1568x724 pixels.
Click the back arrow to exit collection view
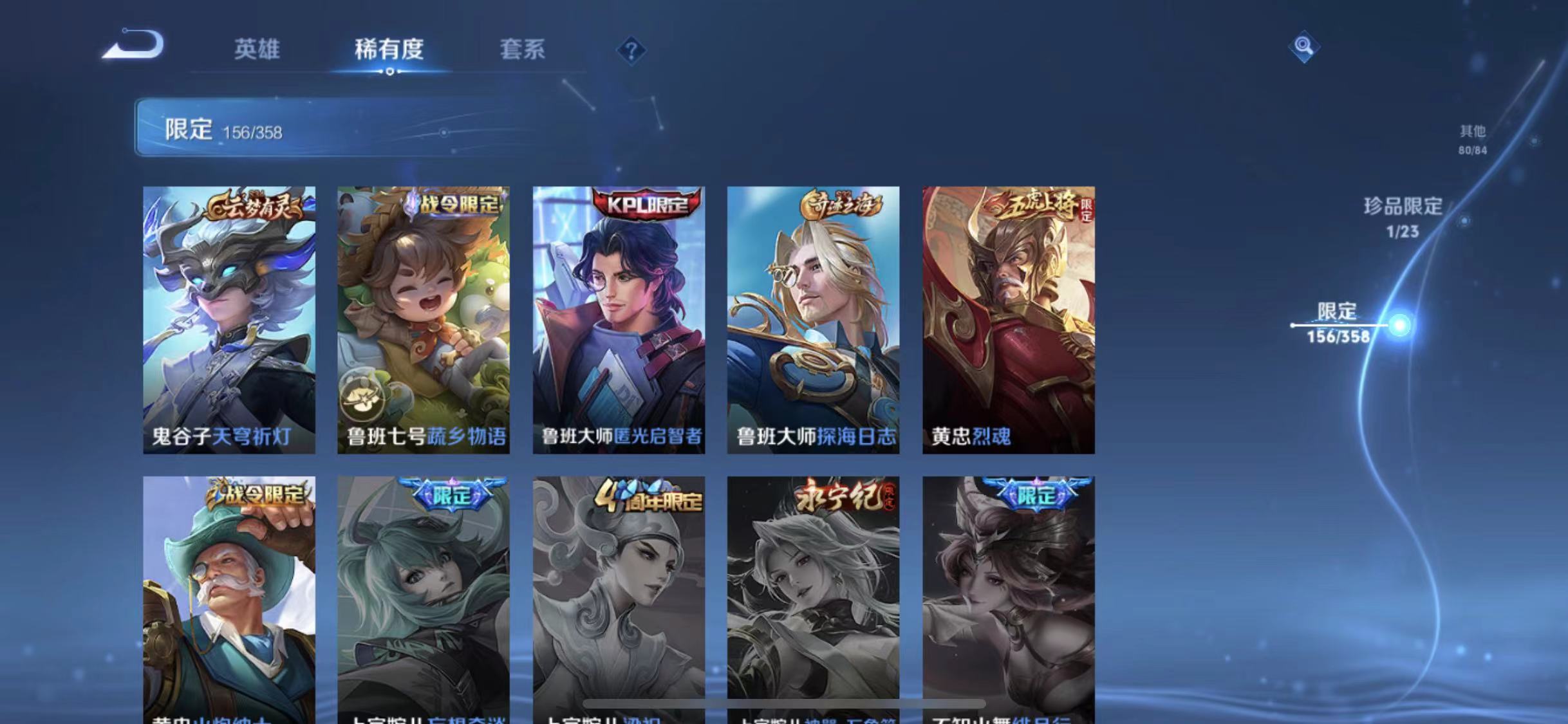[134, 44]
